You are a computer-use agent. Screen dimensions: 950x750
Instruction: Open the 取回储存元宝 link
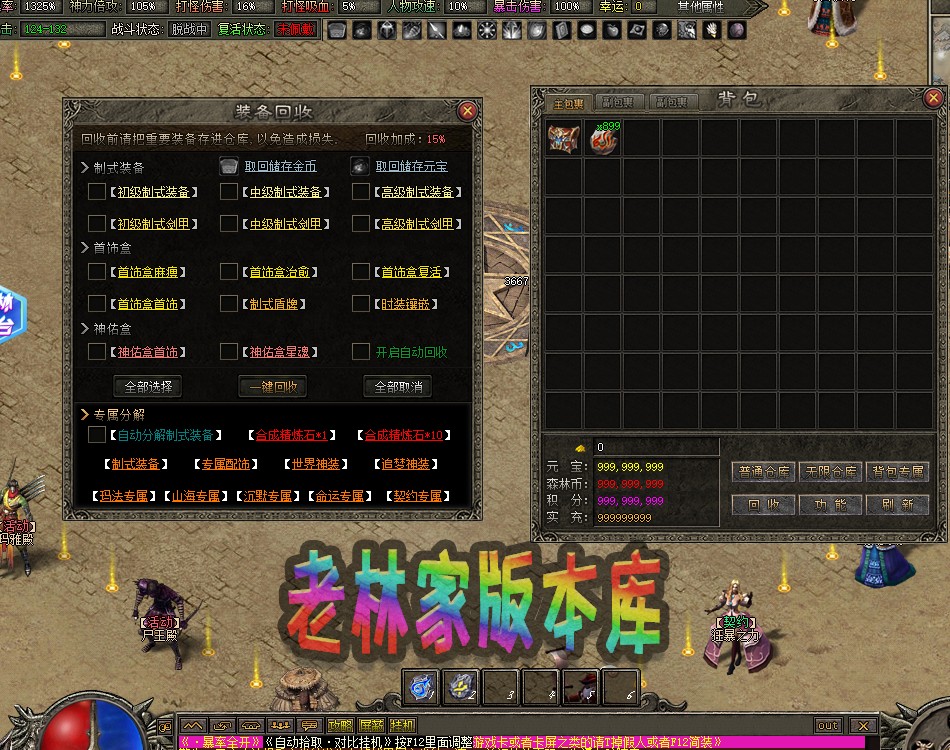[x=411, y=166]
